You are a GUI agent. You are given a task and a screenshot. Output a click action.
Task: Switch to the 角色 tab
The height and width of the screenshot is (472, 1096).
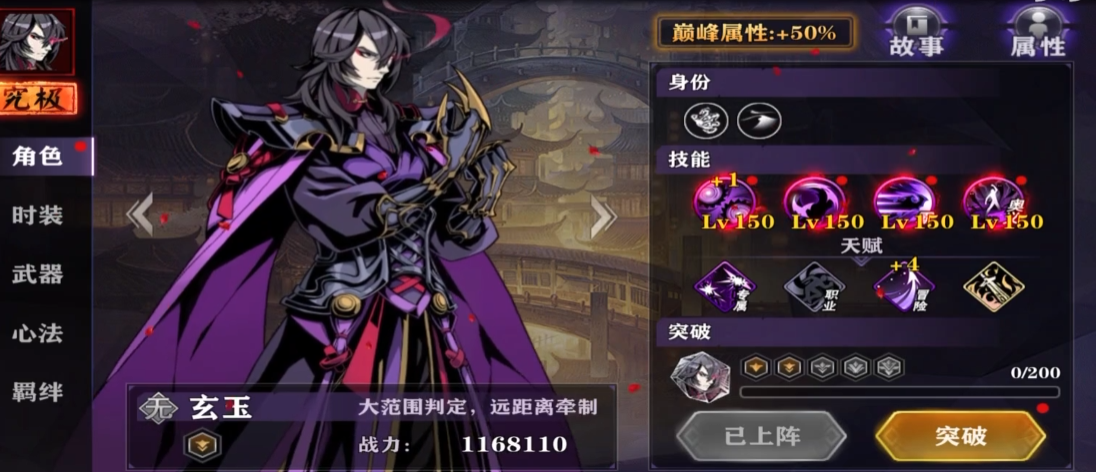pos(40,156)
